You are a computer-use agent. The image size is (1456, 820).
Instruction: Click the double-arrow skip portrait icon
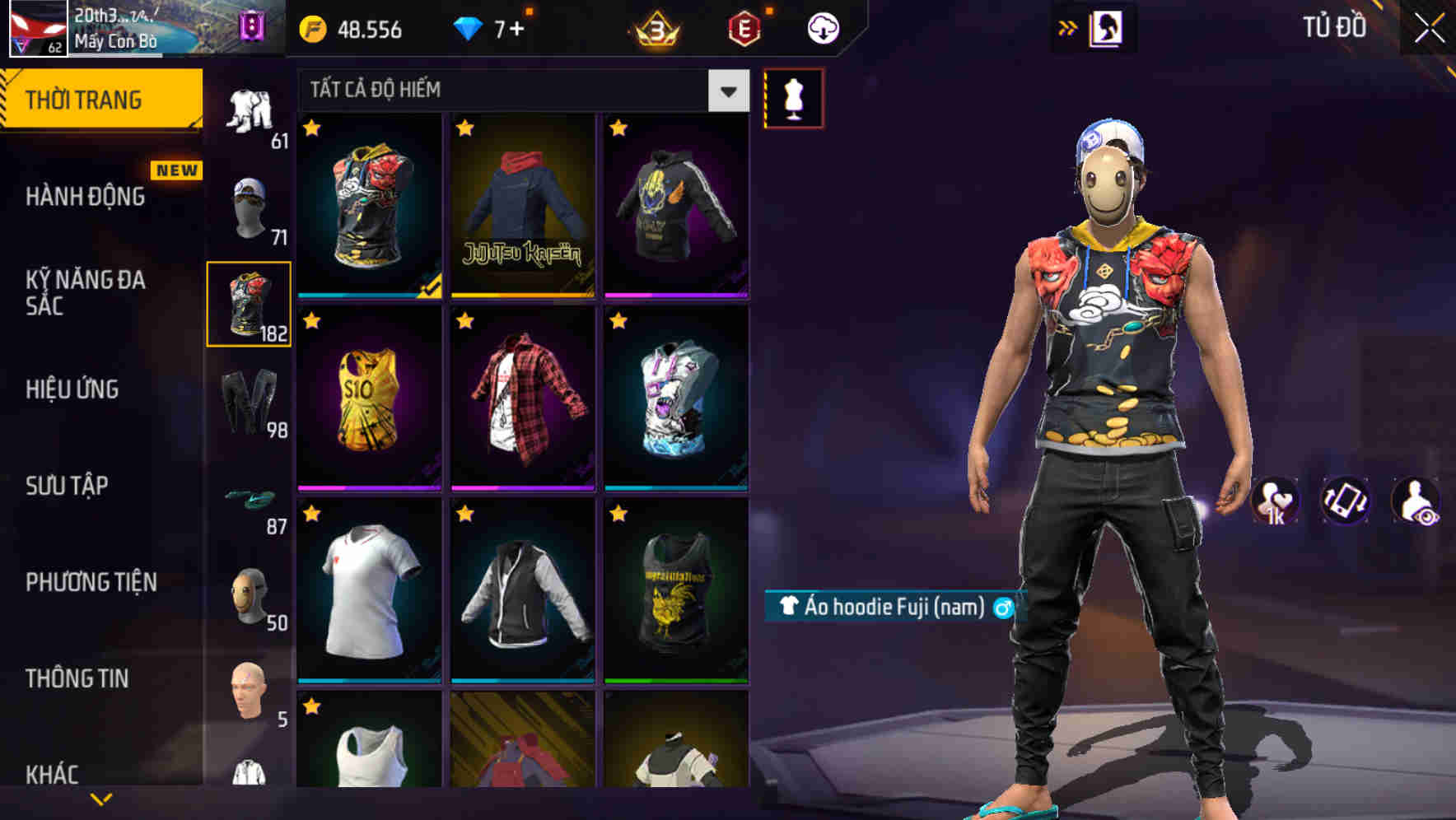[x=1068, y=26]
